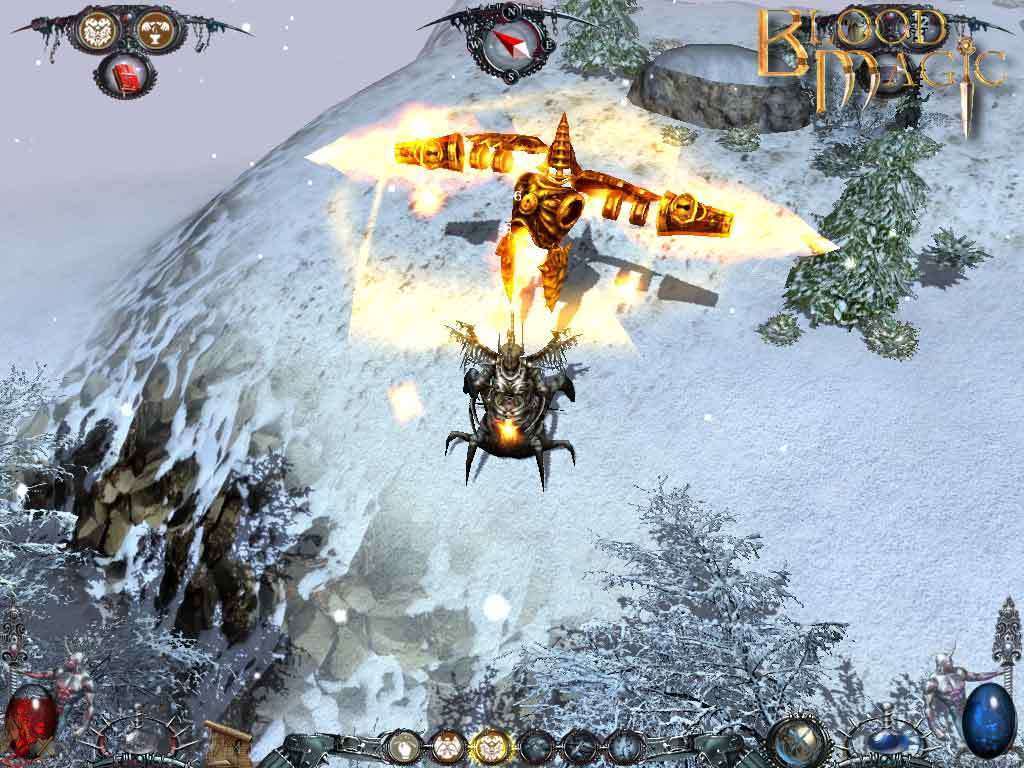Image resolution: width=1024 pixels, height=768 pixels.
Task: Open the red spellbook icon
Action: (127, 75)
